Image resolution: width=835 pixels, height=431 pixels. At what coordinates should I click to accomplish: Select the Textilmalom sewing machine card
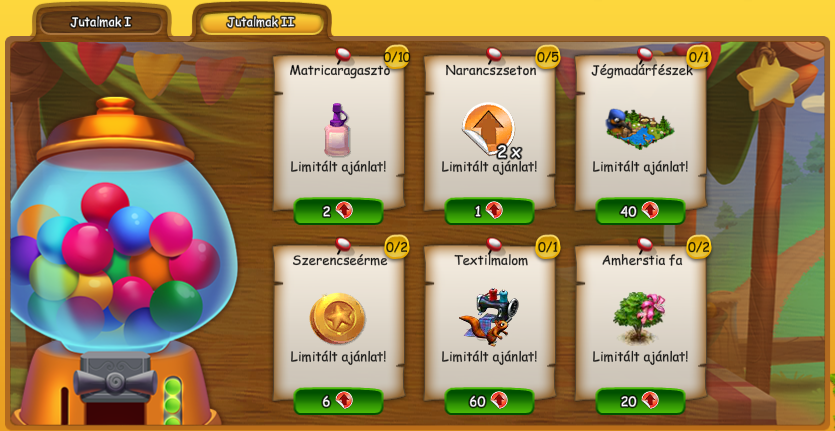tap(489, 316)
